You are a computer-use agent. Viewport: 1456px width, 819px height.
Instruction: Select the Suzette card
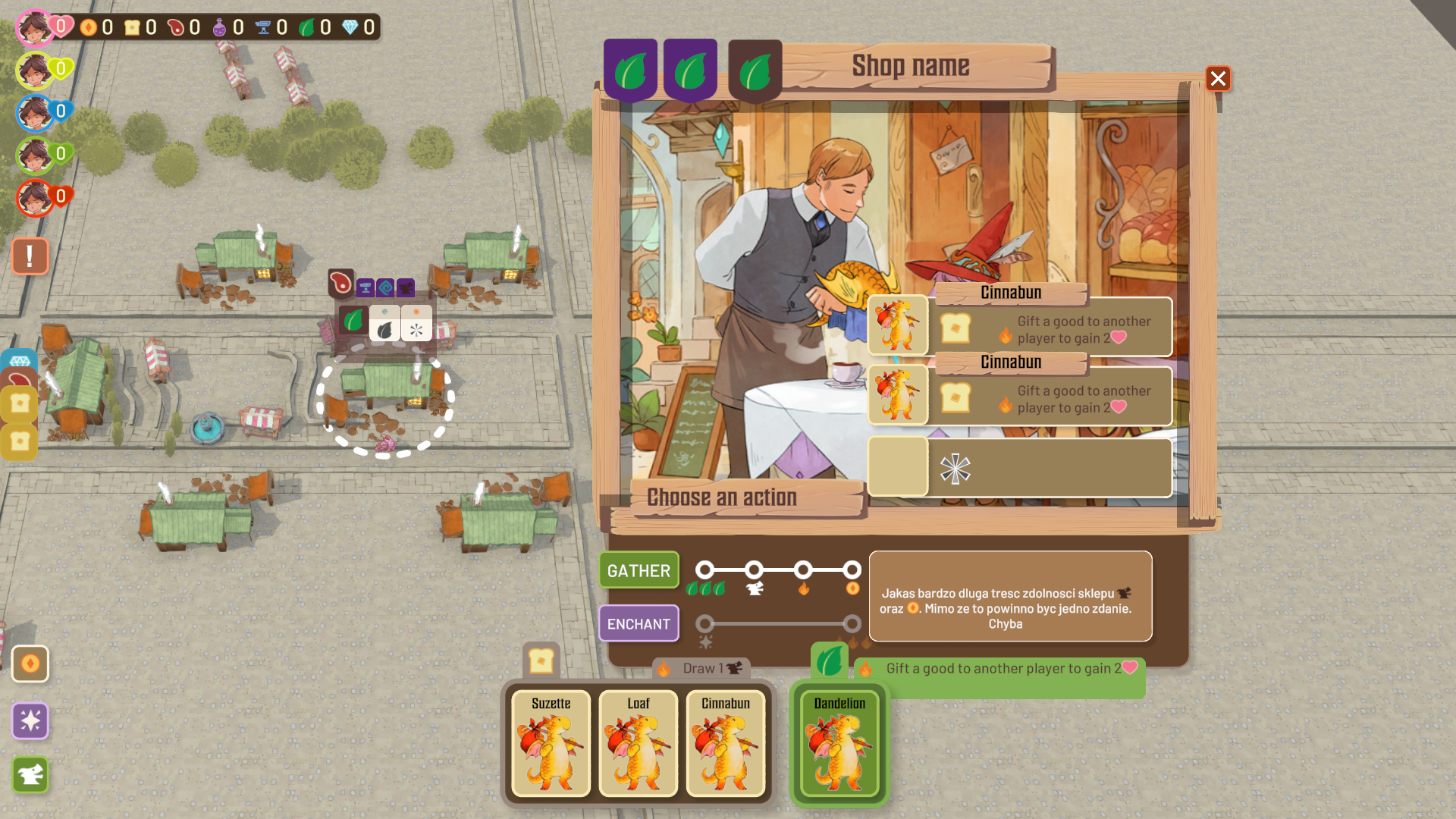click(x=551, y=743)
